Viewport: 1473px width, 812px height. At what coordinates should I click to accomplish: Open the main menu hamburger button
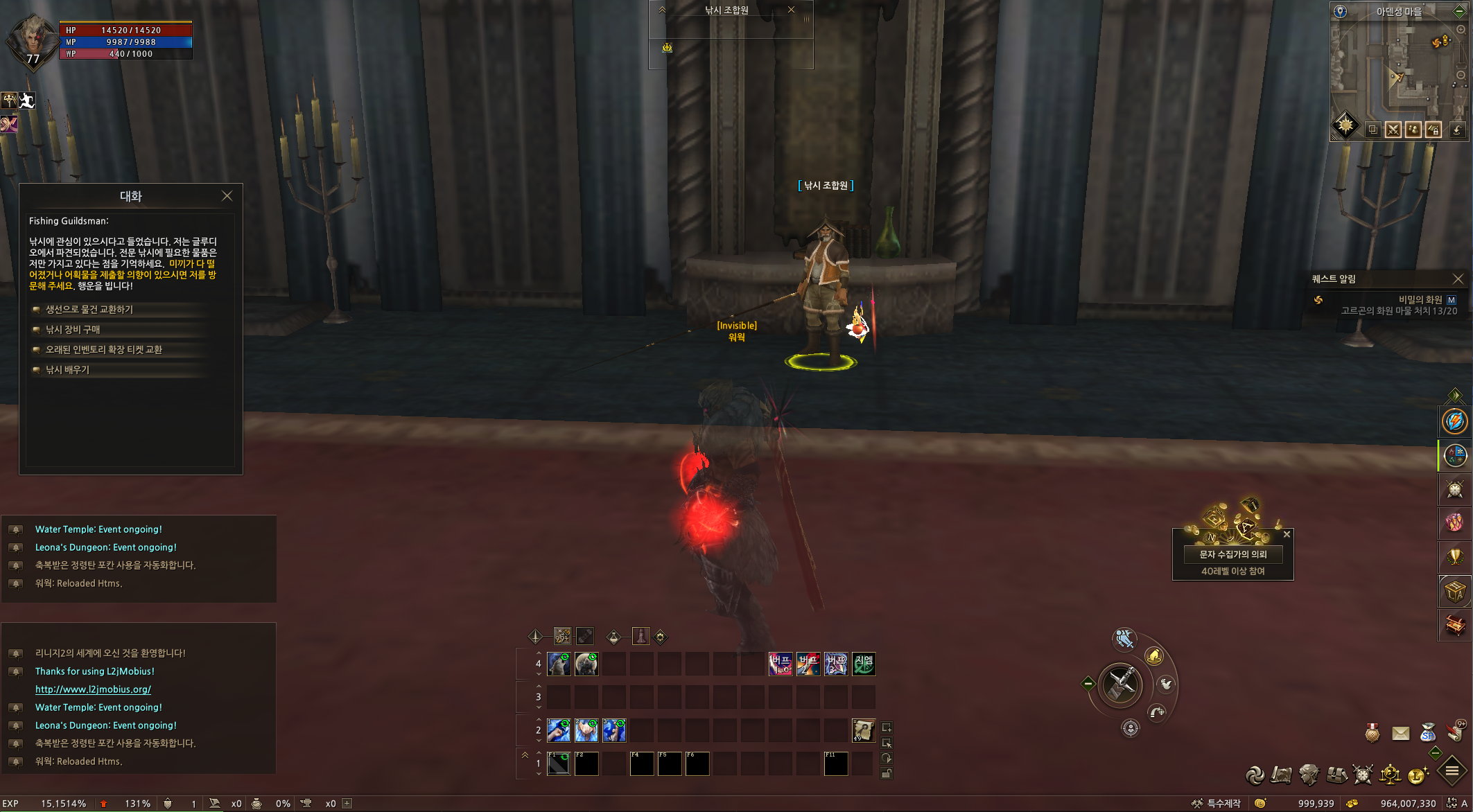click(1452, 770)
